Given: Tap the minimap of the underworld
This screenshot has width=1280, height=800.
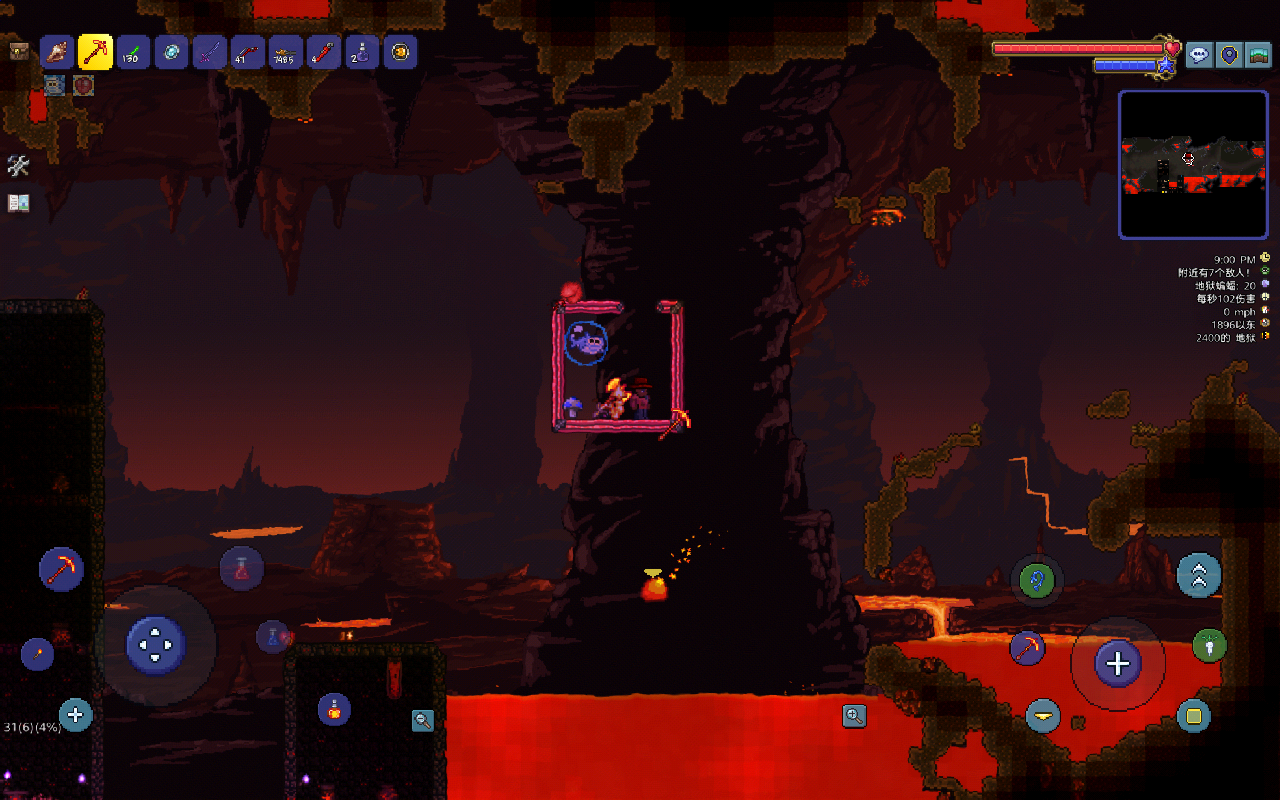Looking at the screenshot, I should 1192,165.
